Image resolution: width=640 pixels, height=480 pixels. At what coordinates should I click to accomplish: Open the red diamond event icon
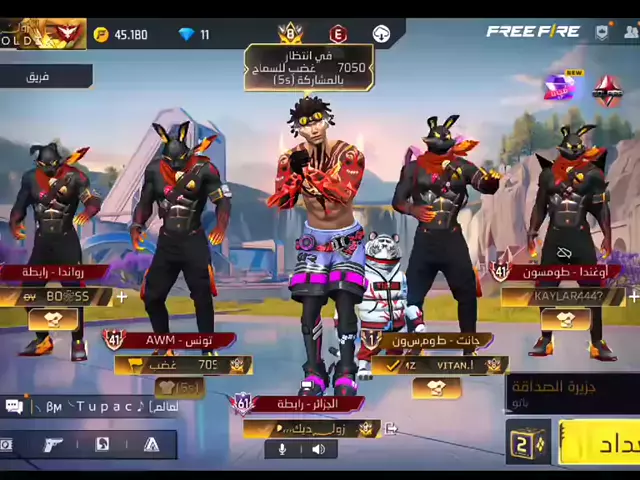click(x=607, y=91)
